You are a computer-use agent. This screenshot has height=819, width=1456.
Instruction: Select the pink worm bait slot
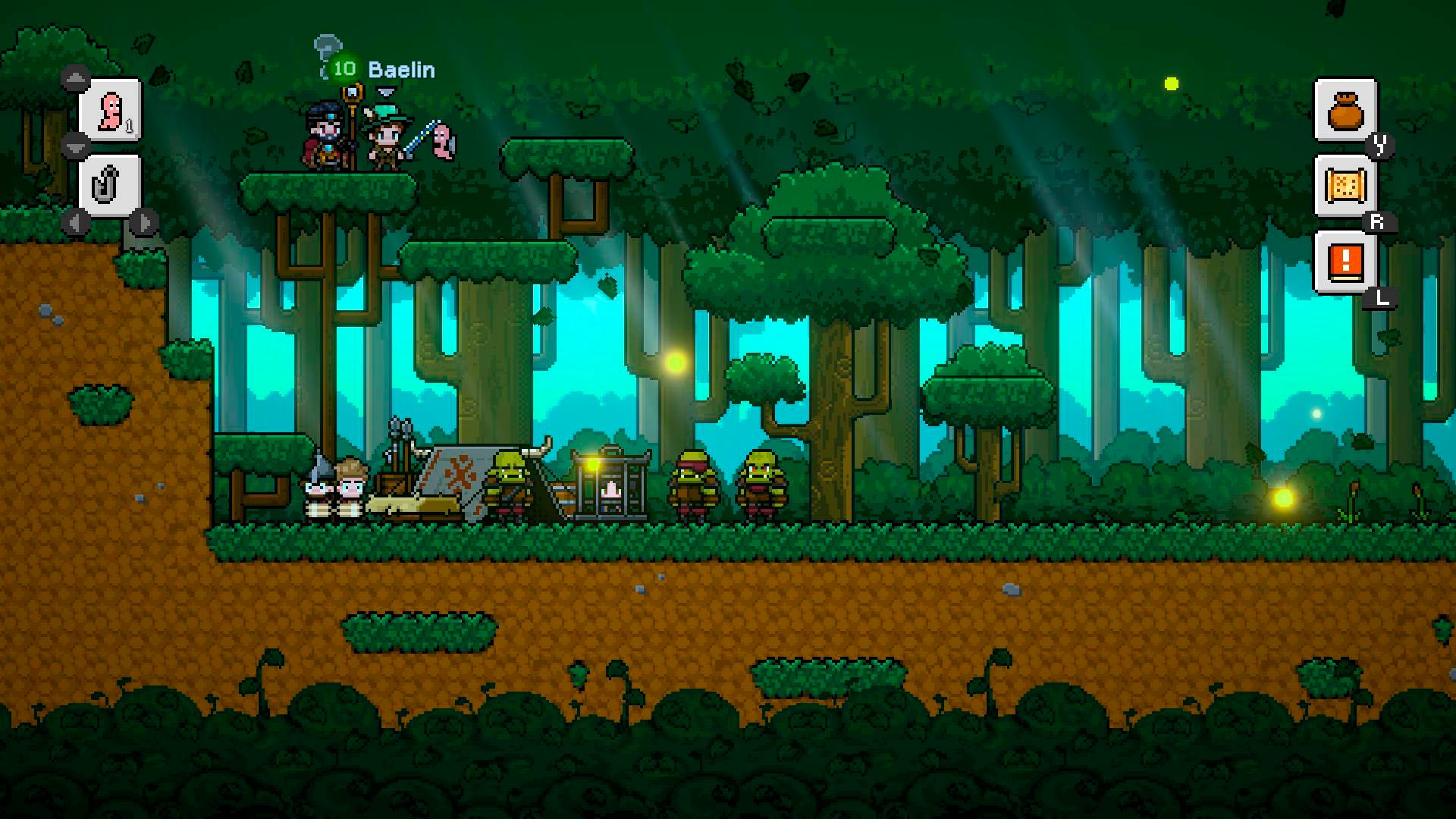pyautogui.click(x=111, y=111)
